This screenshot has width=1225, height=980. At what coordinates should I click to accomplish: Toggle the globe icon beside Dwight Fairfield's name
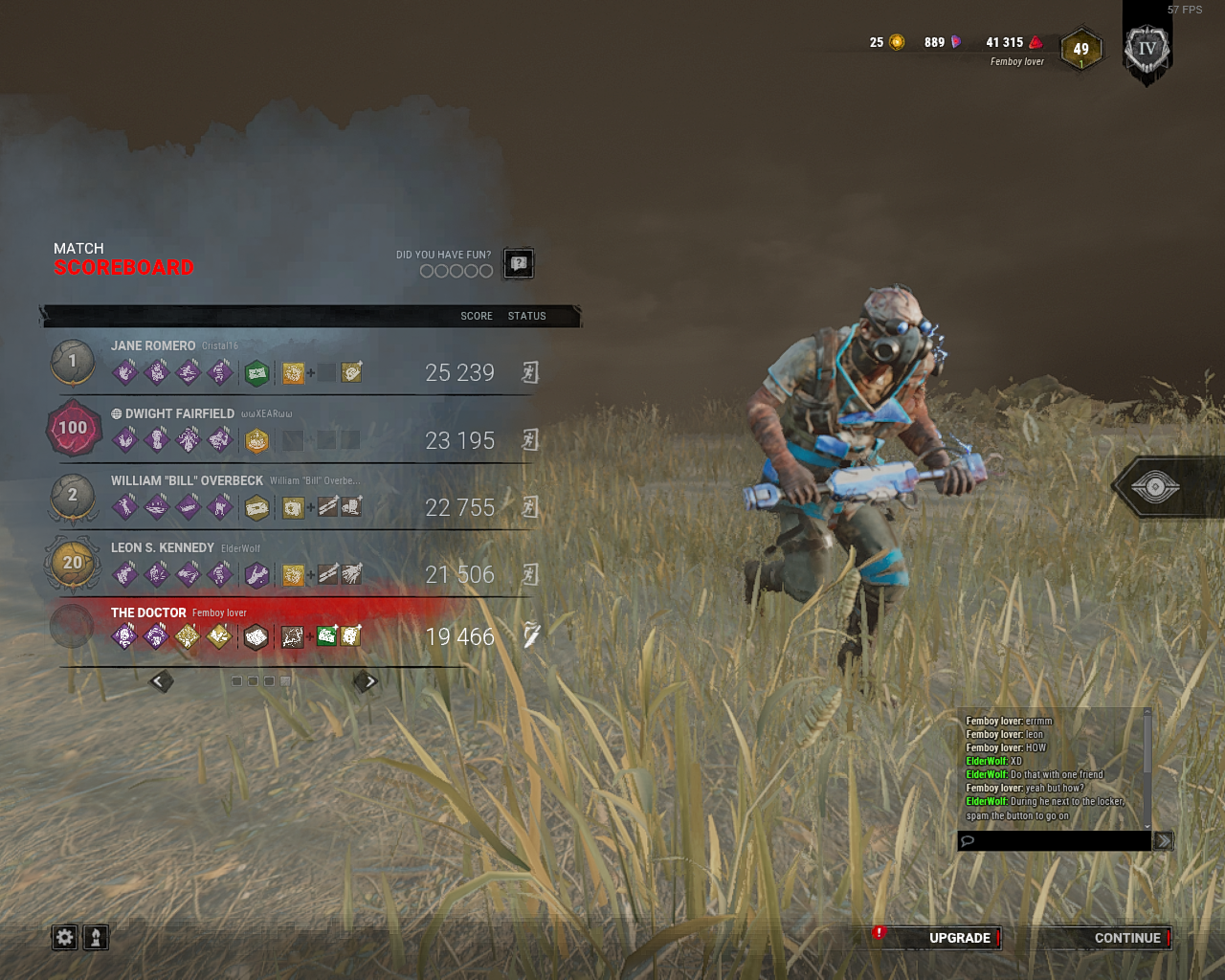coord(115,413)
